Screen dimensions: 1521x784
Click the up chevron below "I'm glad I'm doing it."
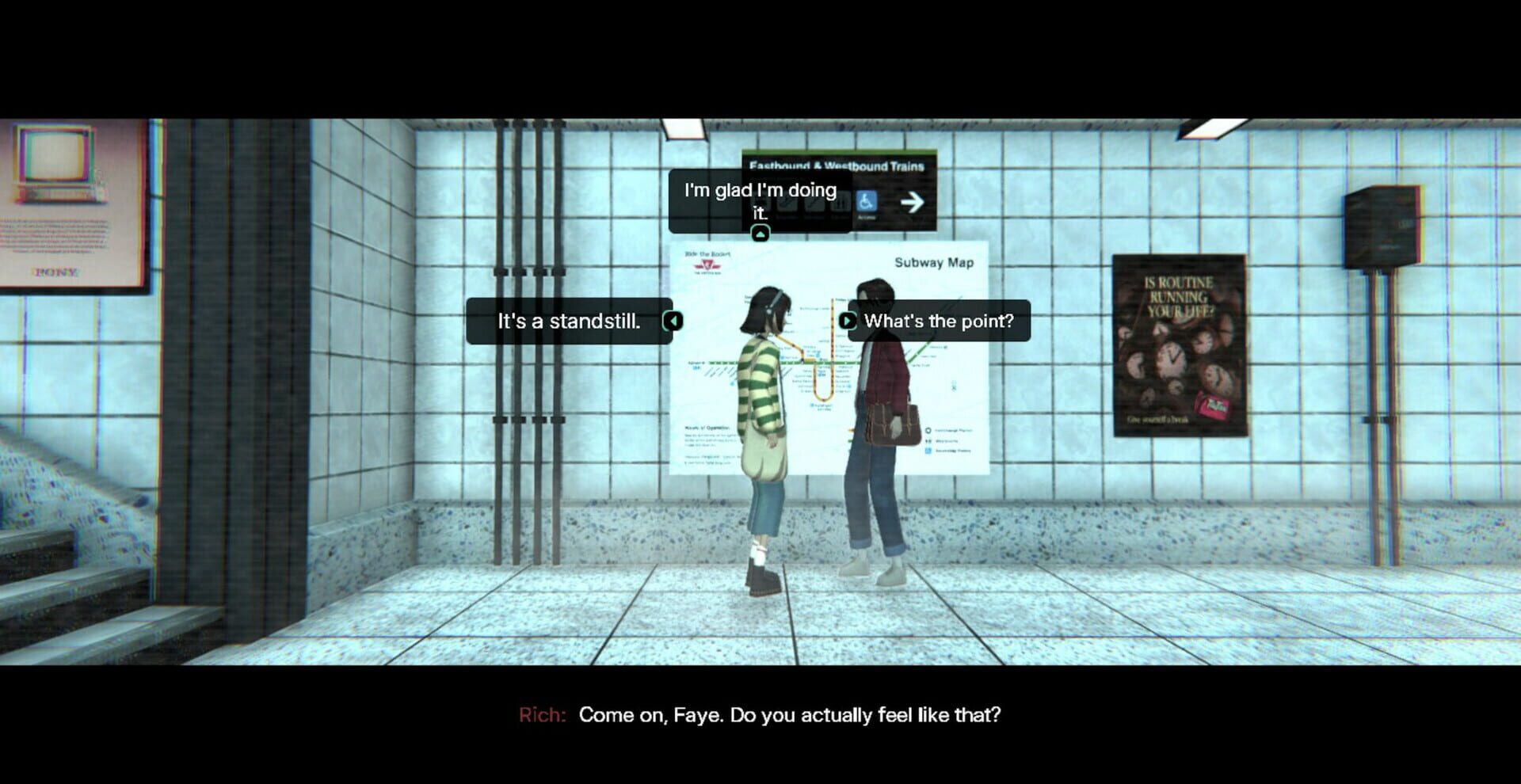[758, 231]
